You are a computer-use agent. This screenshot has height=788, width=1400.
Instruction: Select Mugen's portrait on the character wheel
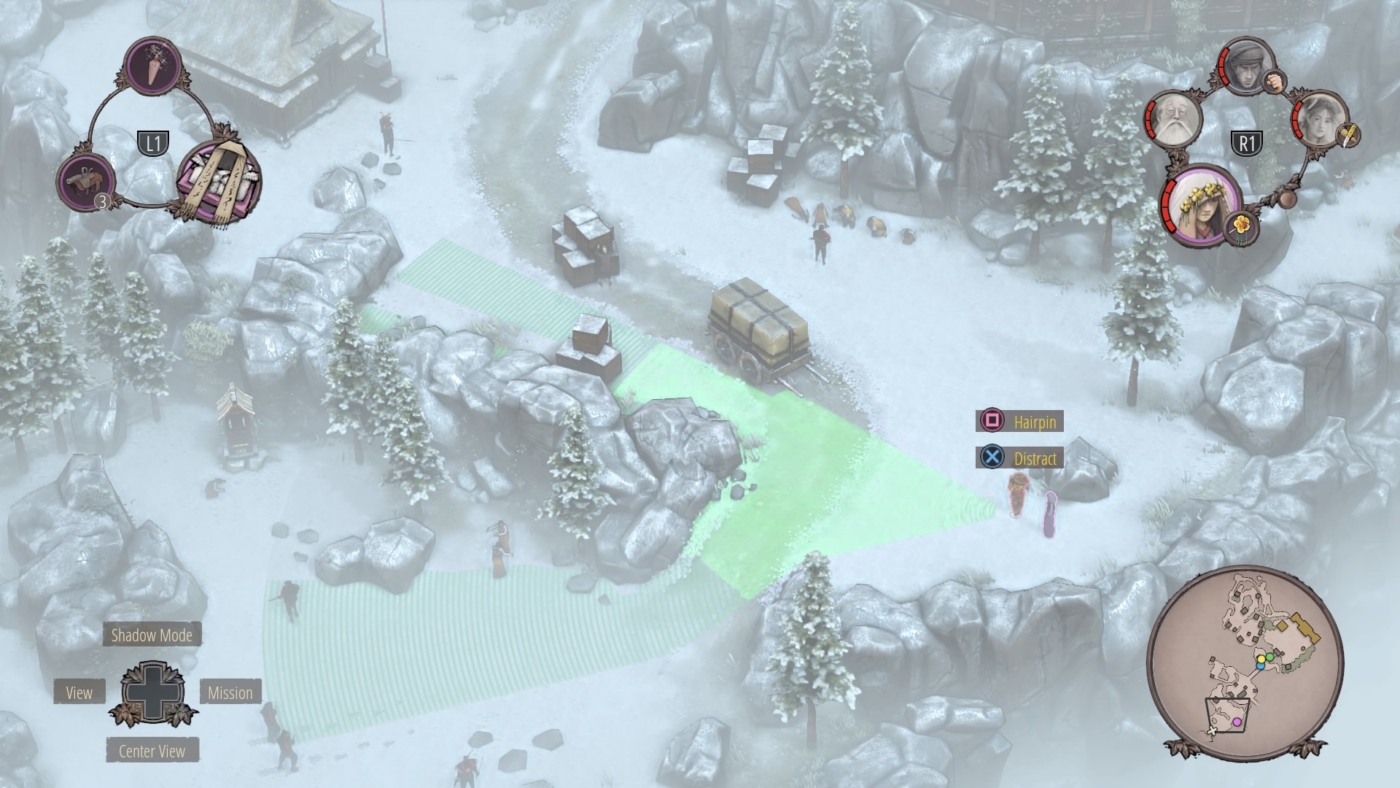pos(1248,68)
